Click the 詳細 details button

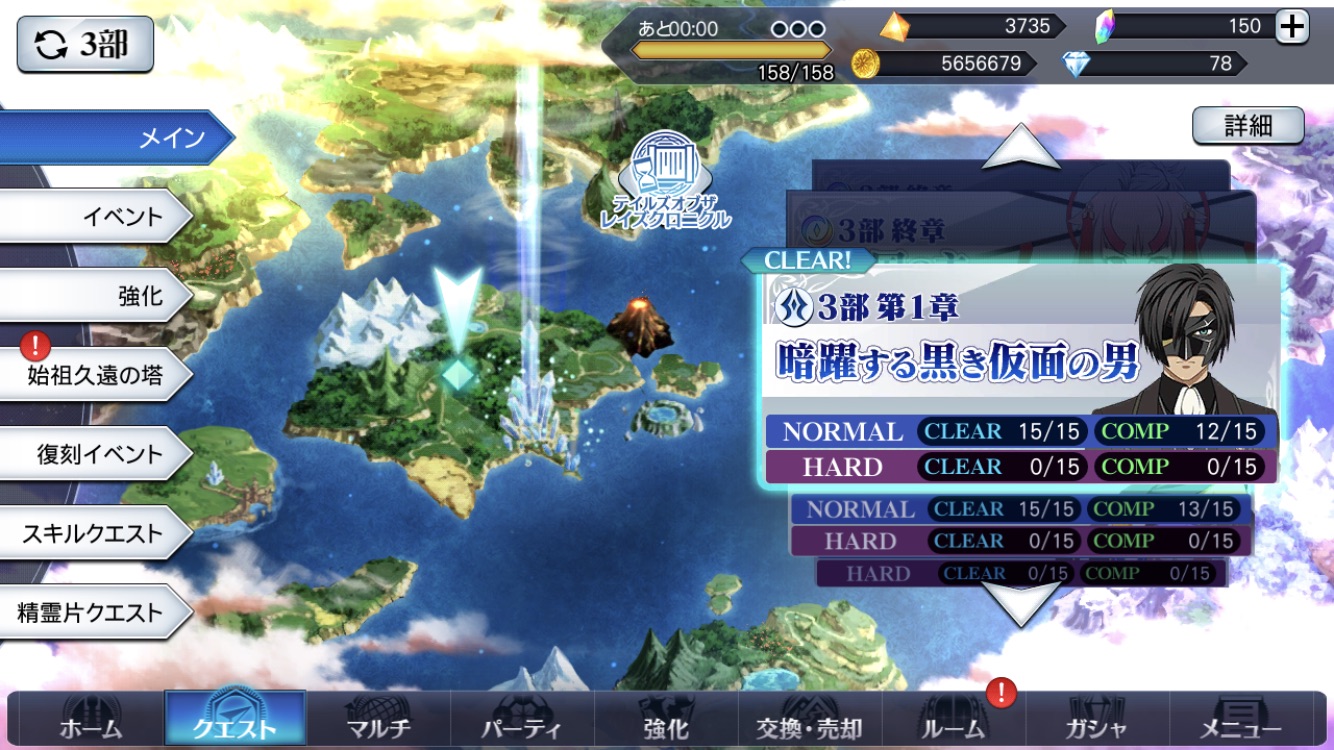pos(1248,126)
